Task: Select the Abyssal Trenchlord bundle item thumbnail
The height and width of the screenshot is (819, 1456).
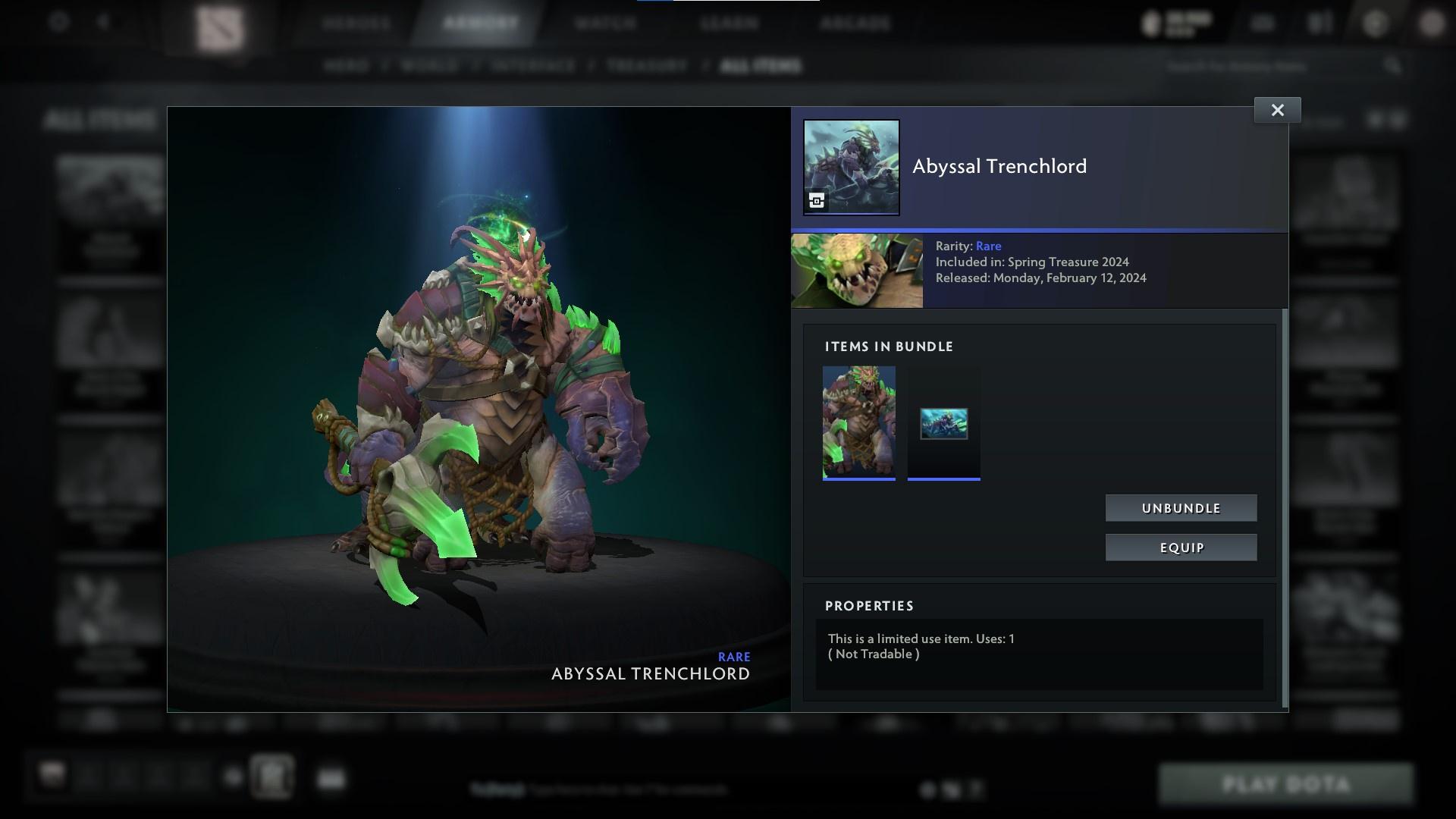Action: (859, 422)
